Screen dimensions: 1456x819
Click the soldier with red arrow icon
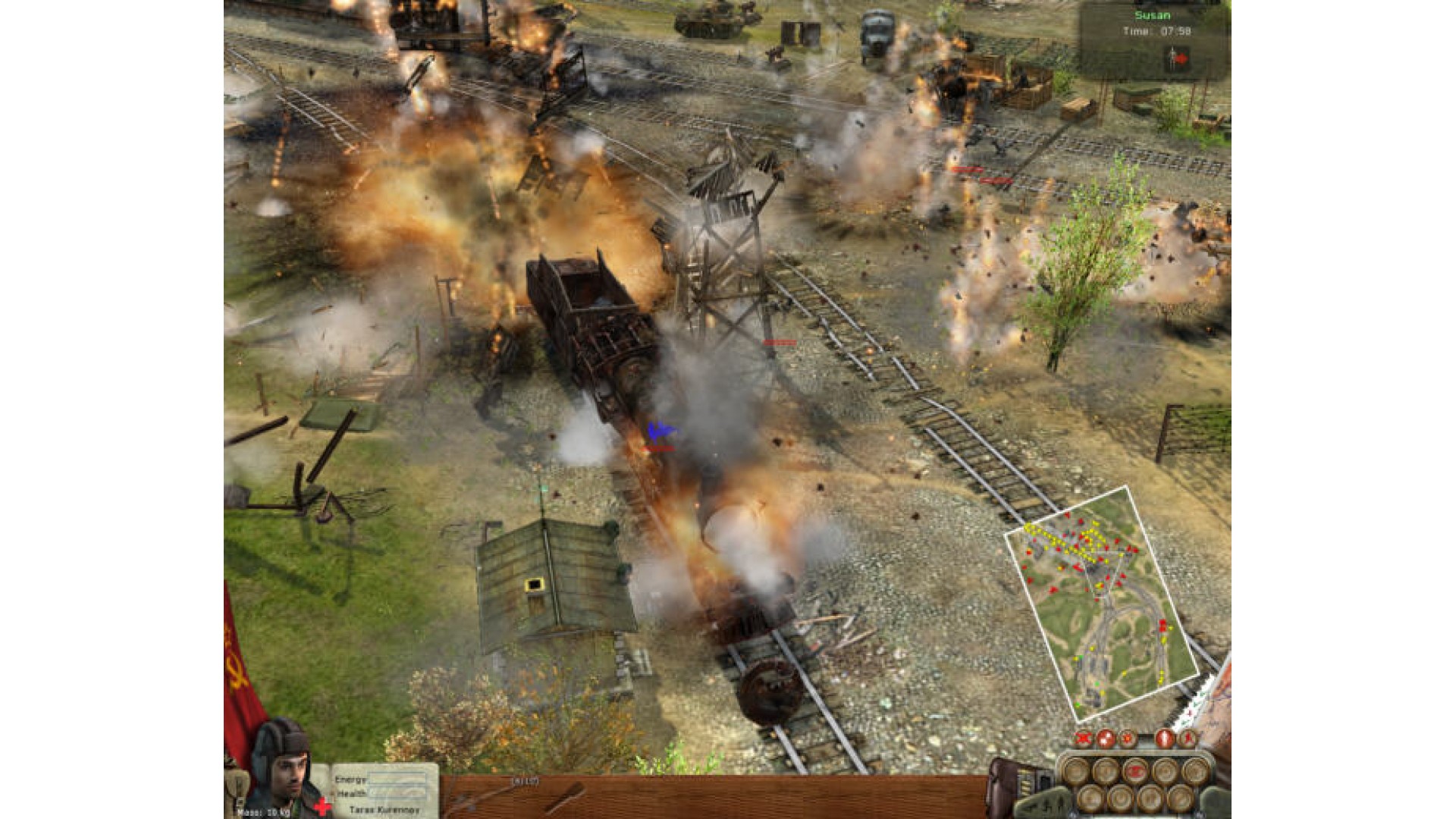(1178, 58)
